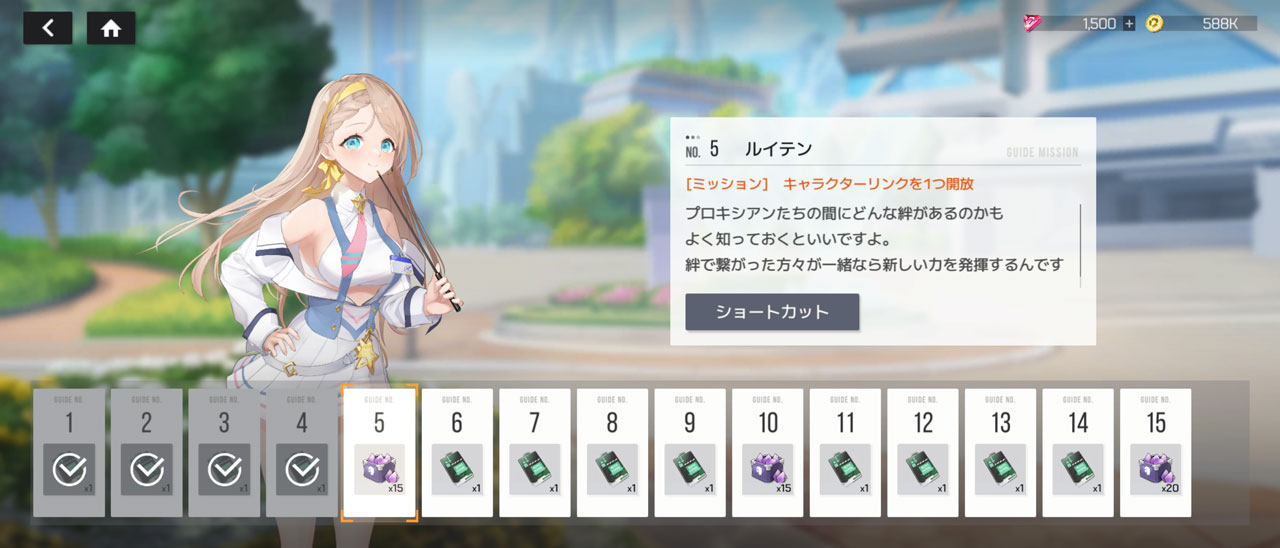Choose guide mission card 12
Screen dimensions: 1280x548
(x=923, y=452)
